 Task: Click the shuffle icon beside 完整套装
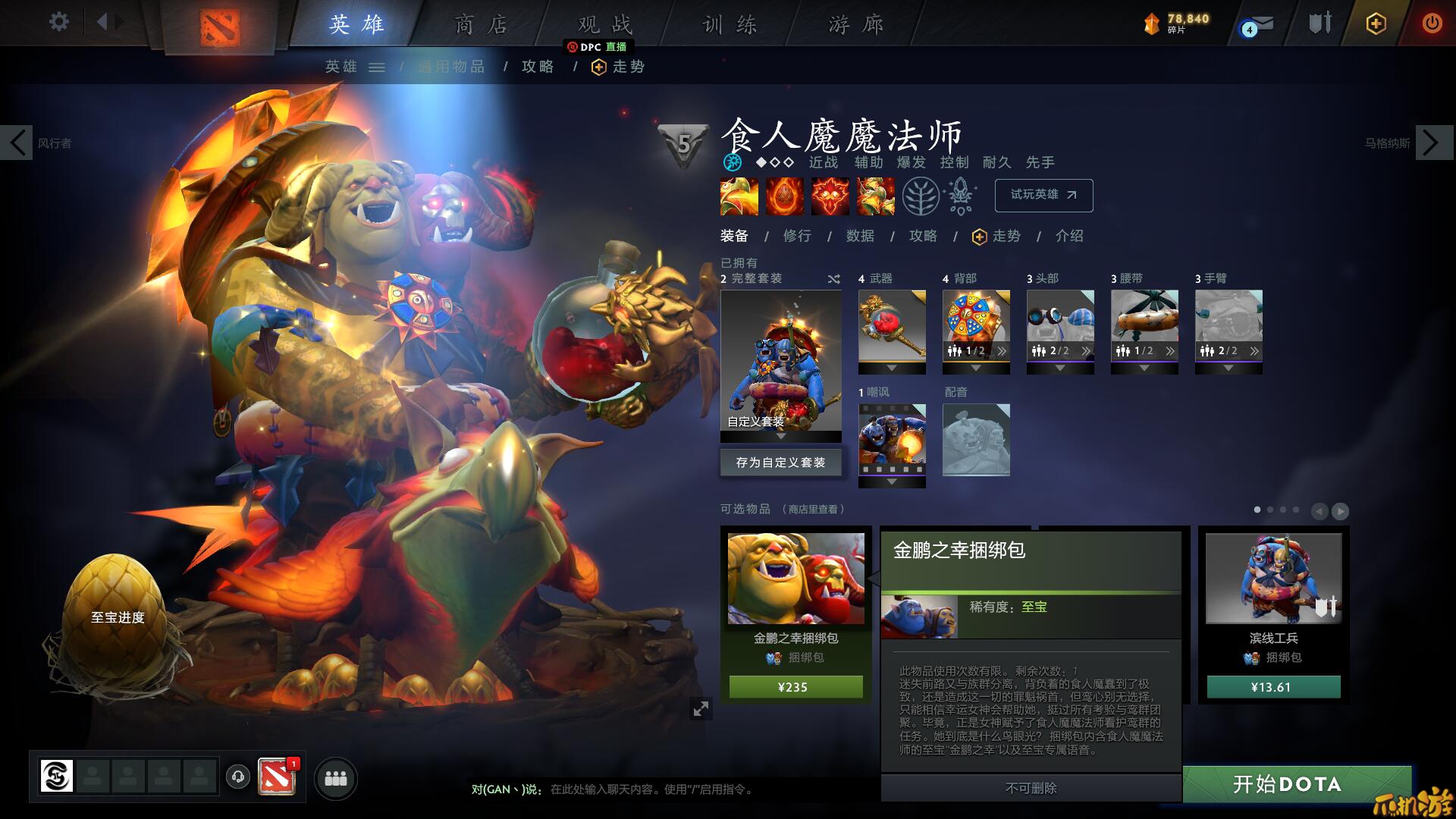[834, 278]
